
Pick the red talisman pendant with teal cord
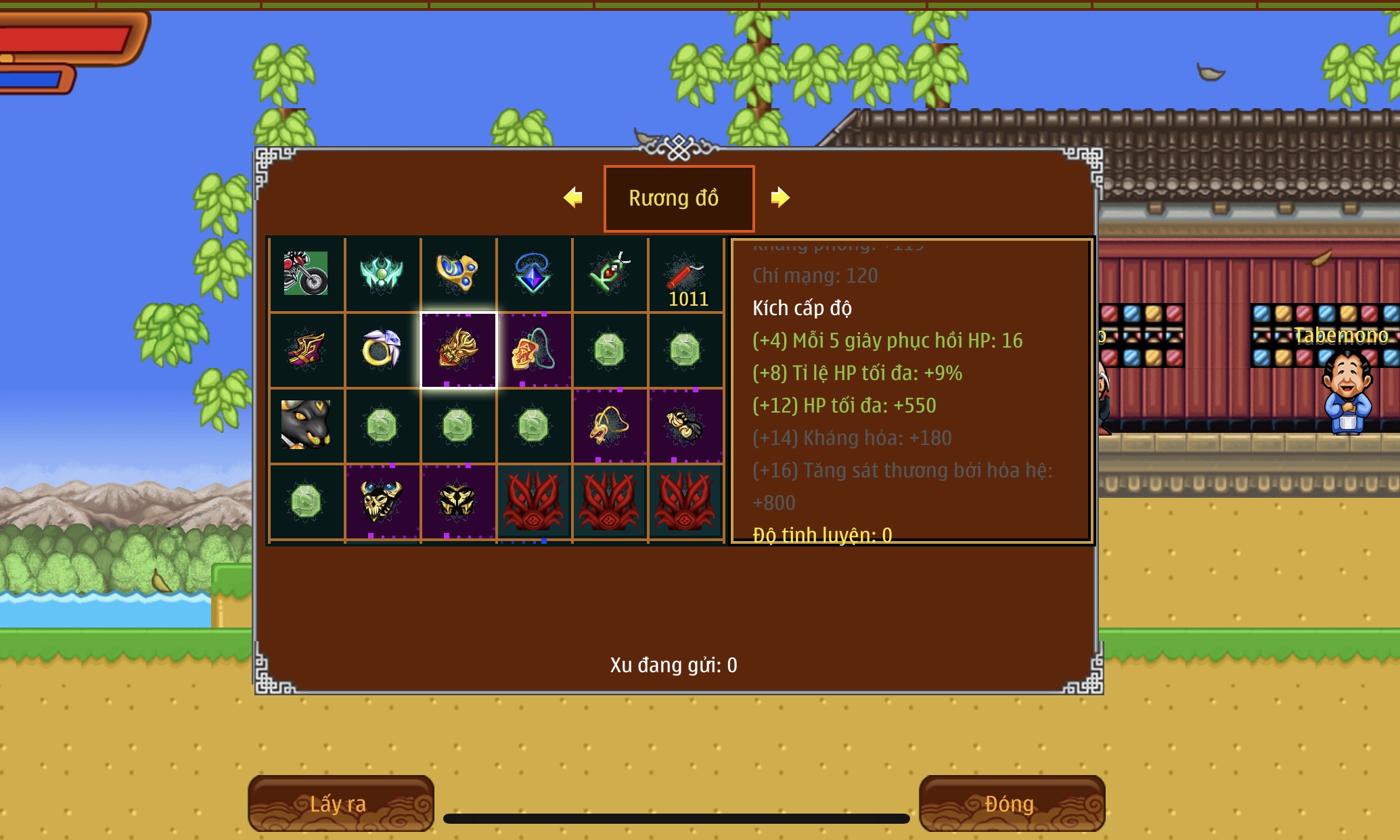(x=533, y=350)
